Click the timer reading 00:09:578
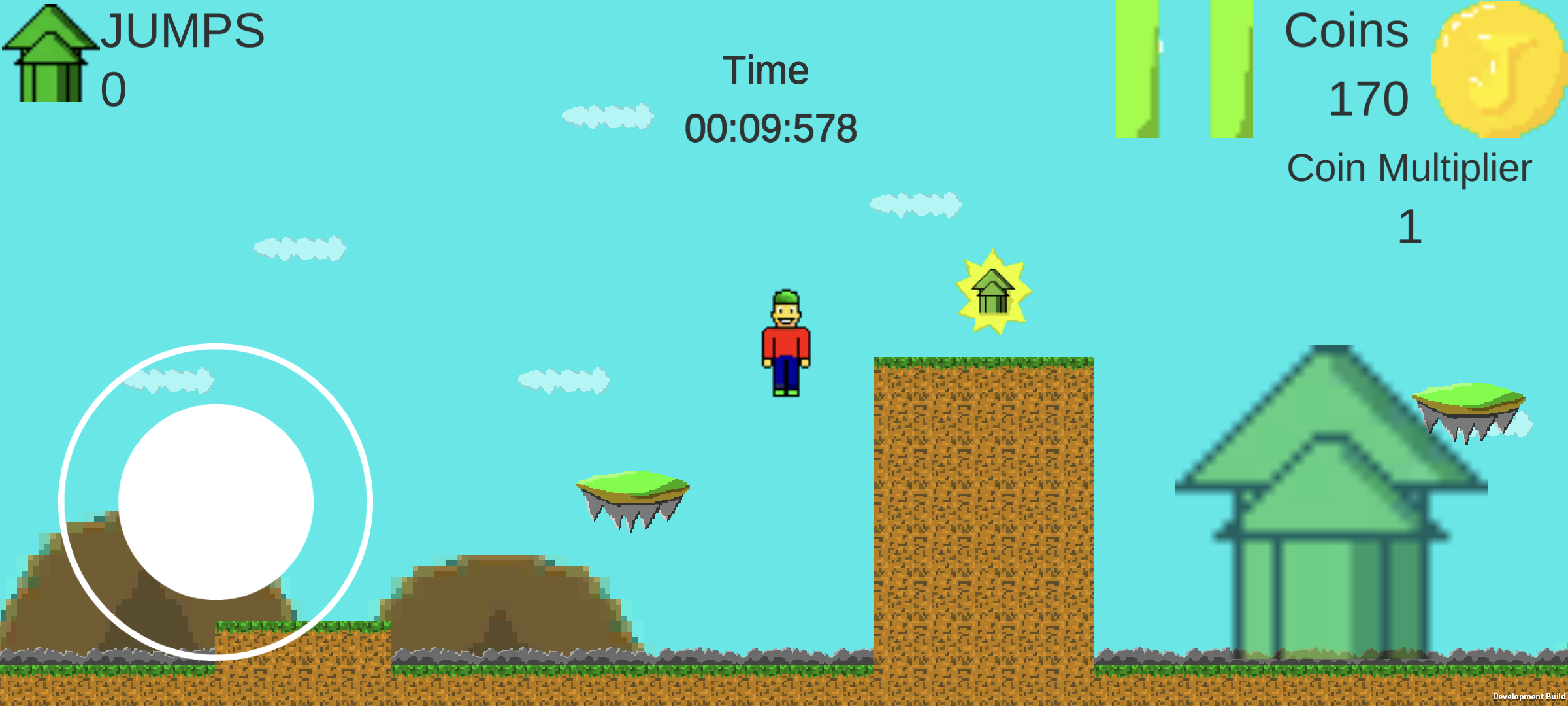Image resolution: width=1568 pixels, height=706 pixels. [x=771, y=129]
